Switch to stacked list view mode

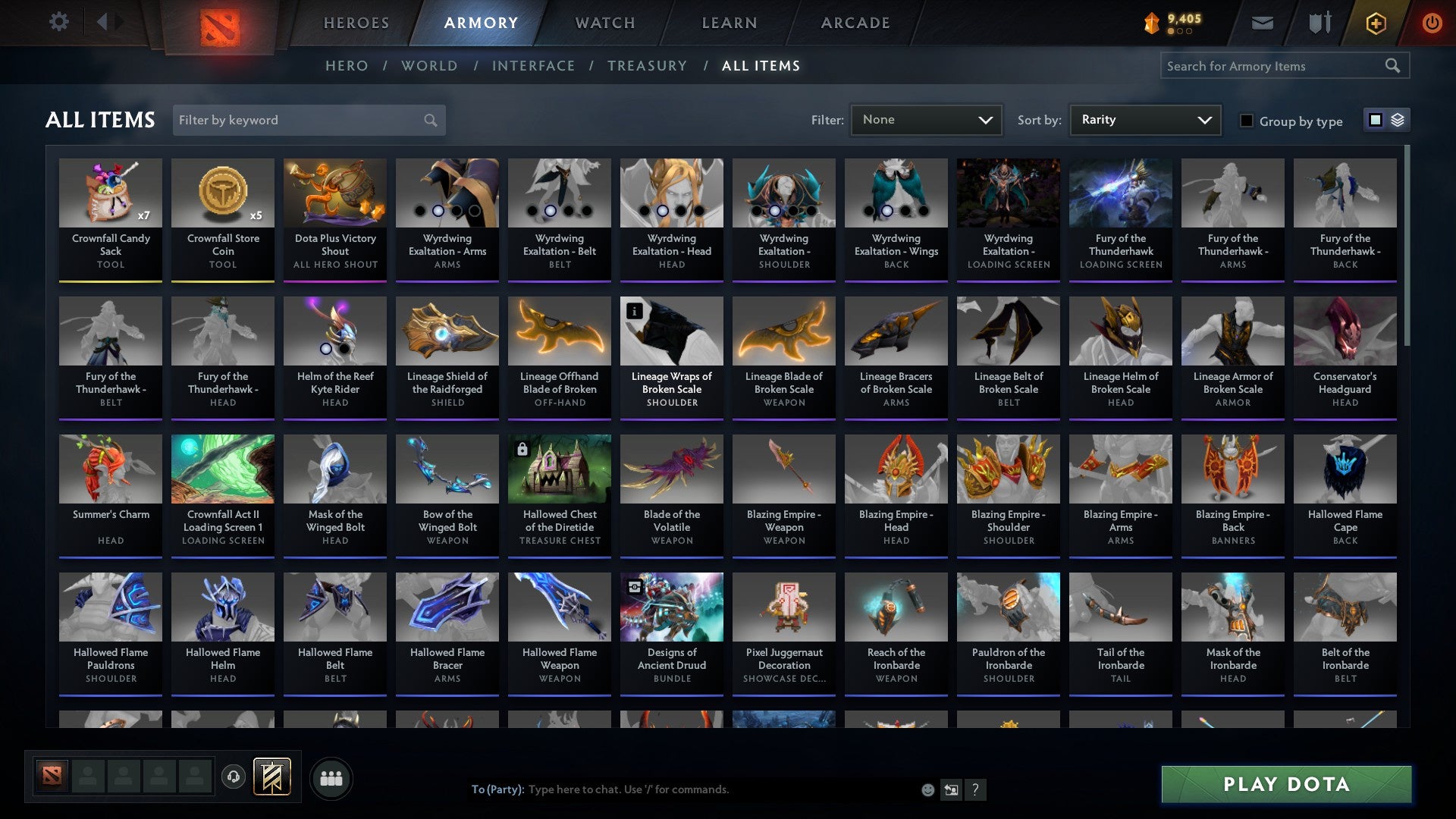1398,120
